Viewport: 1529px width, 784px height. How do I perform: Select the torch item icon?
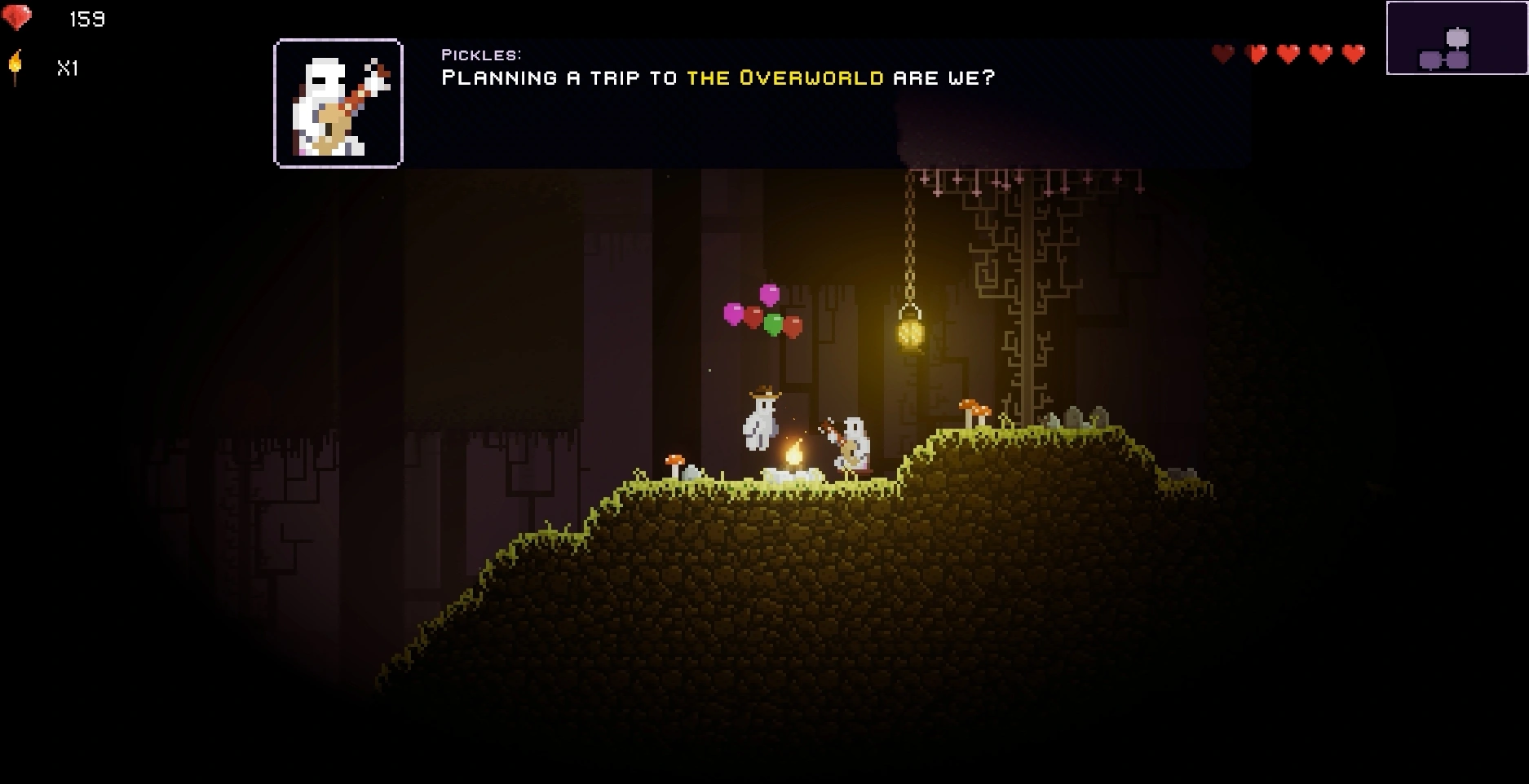tap(15, 66)
